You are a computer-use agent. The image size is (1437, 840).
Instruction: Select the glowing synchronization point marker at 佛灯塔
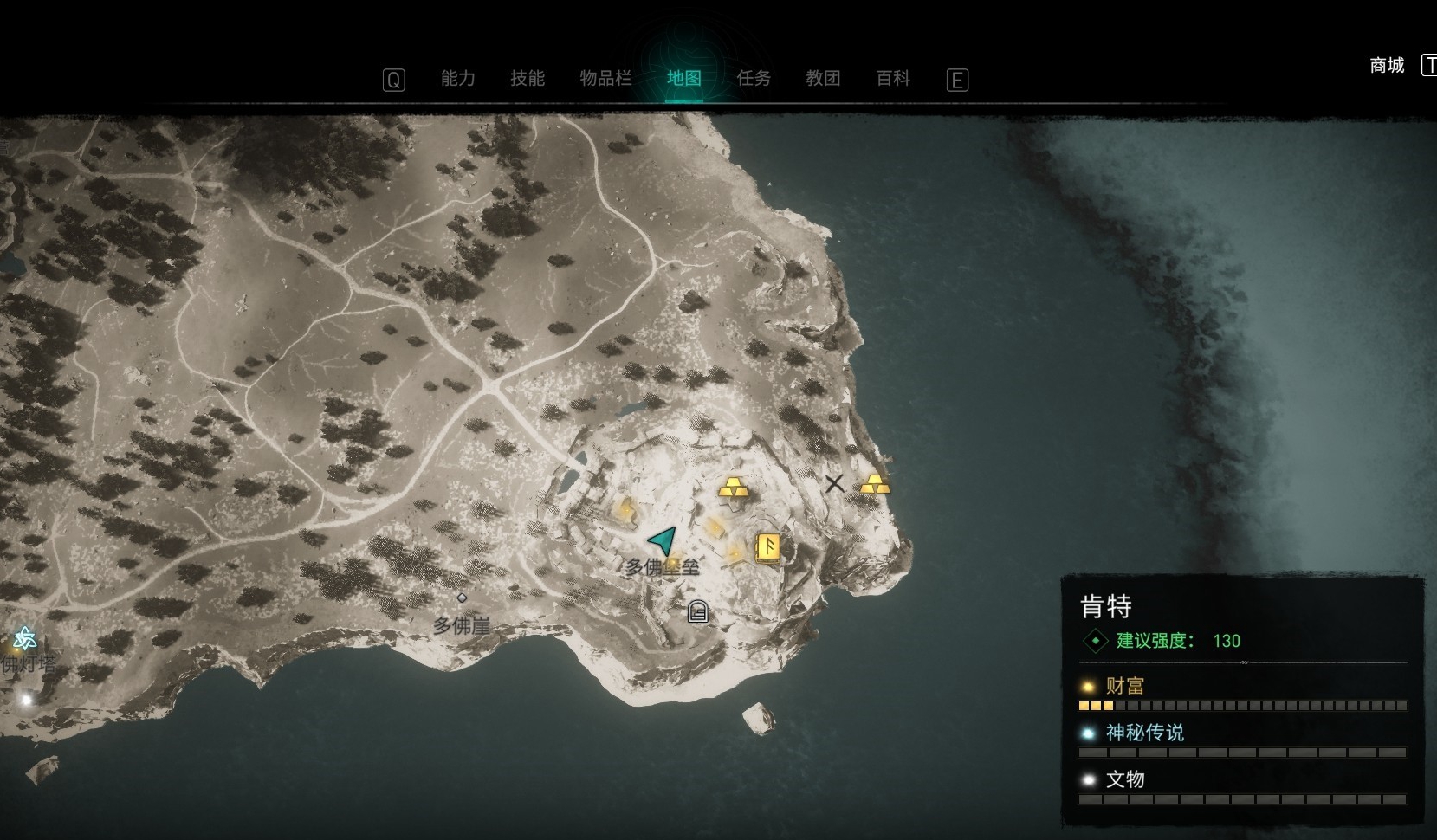[x=25, y=640]
